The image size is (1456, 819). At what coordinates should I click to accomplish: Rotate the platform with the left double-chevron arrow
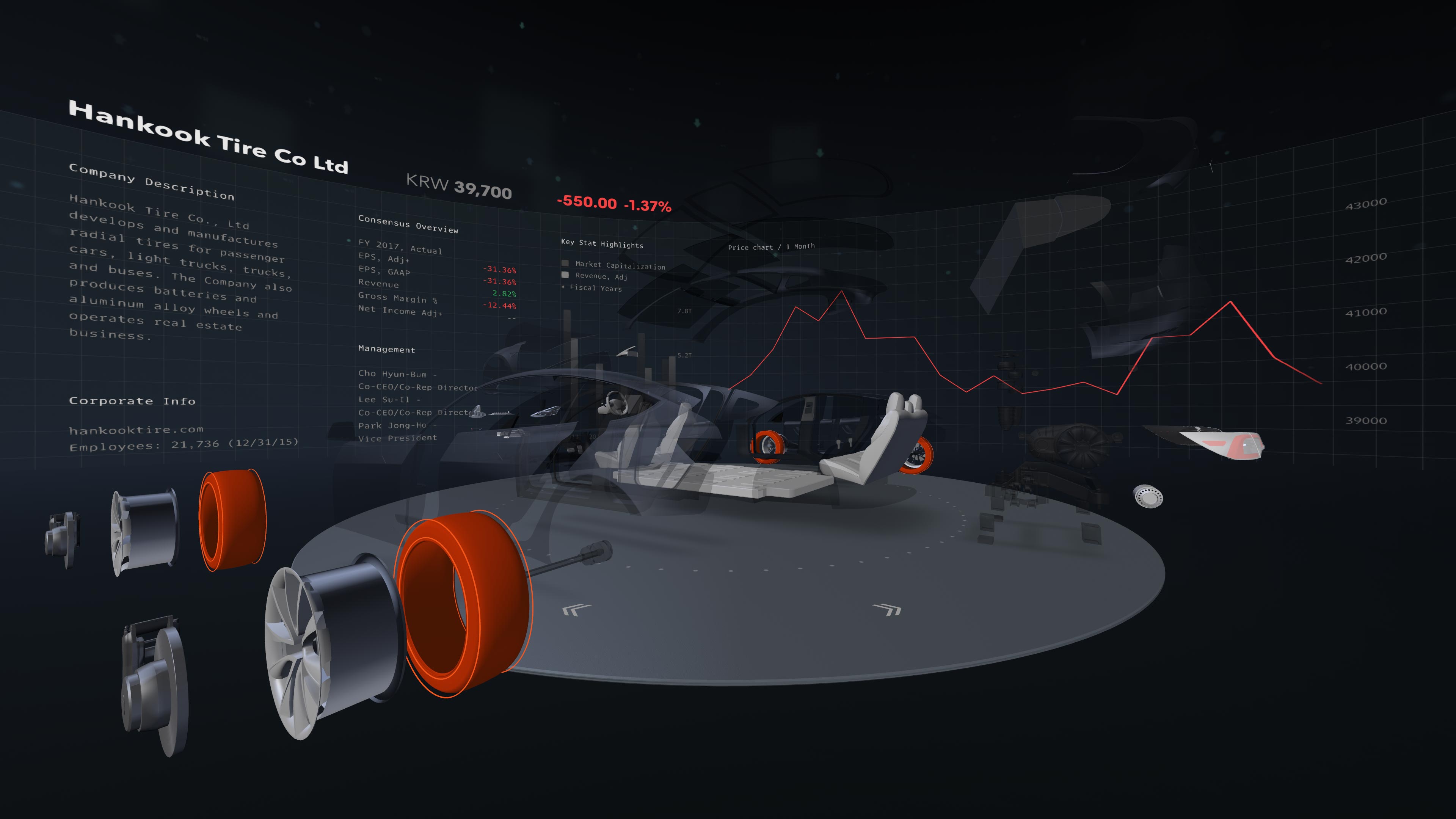[576, 609]
